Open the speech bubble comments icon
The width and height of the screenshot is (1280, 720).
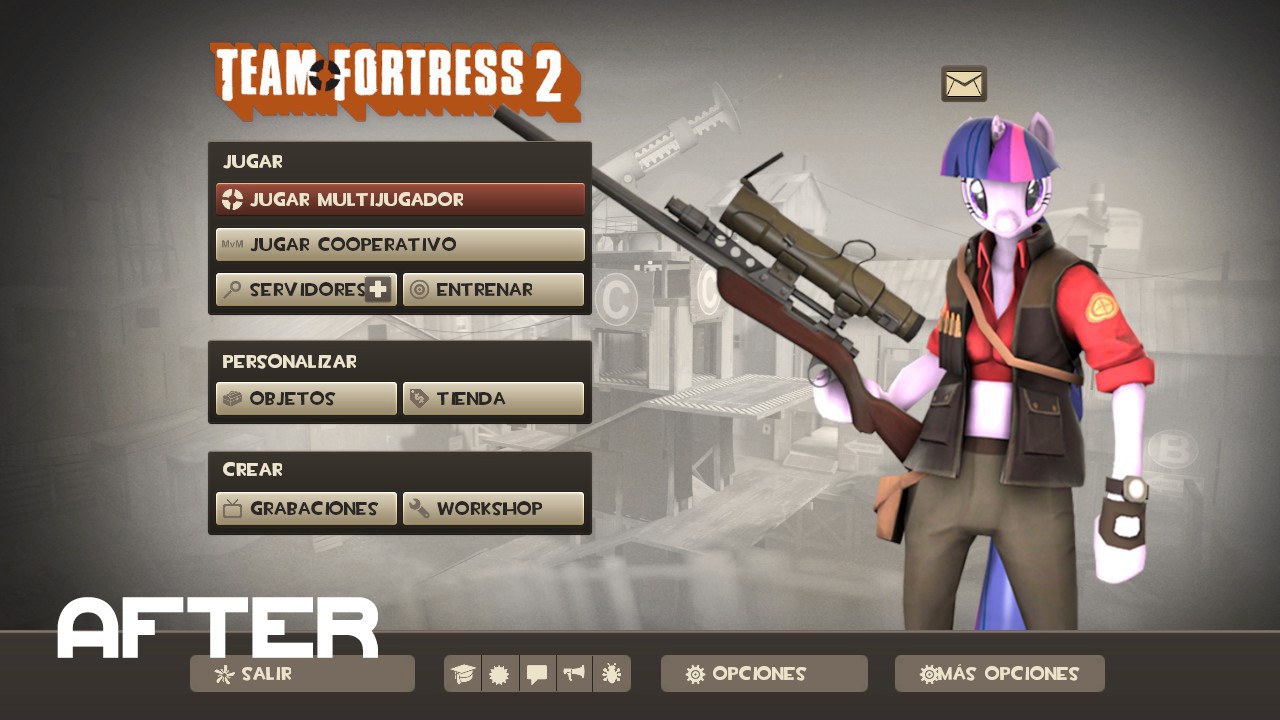pos(537,673)
